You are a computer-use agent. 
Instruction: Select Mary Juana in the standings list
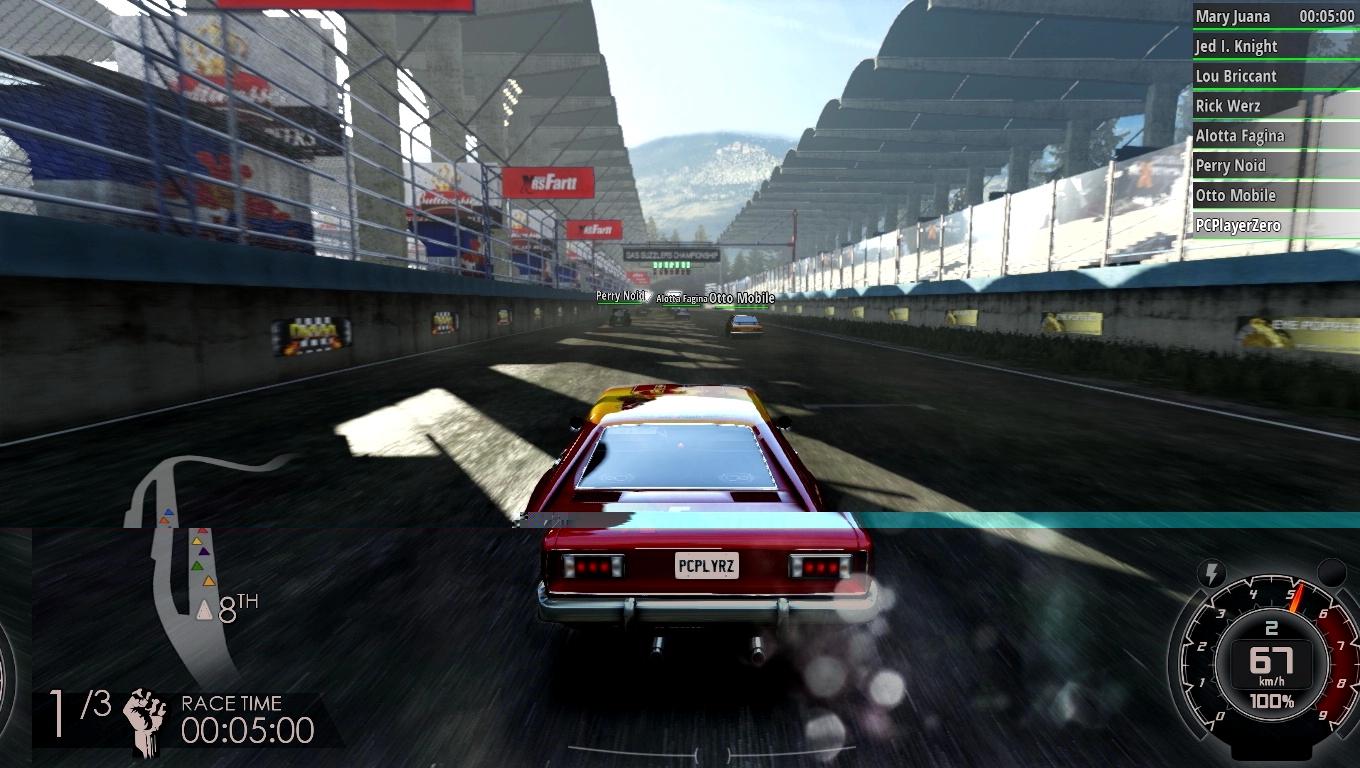click(x=1274, y=16)
